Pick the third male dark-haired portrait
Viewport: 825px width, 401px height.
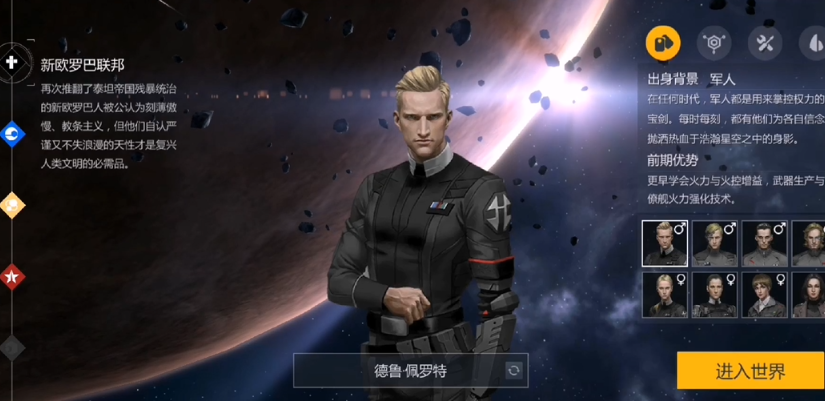(764, 243)
